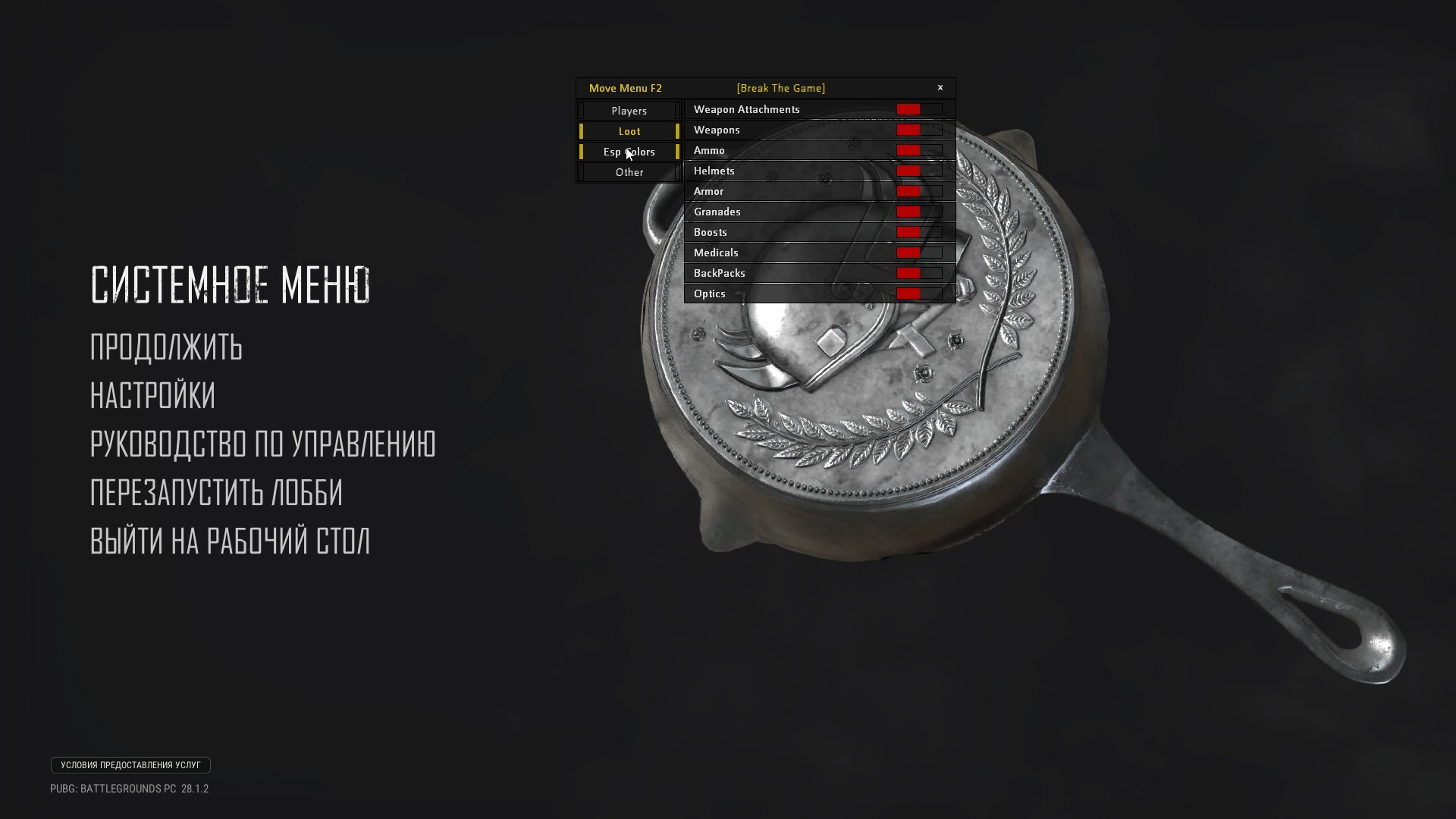Switch to the Other tab

coord(629,172)
